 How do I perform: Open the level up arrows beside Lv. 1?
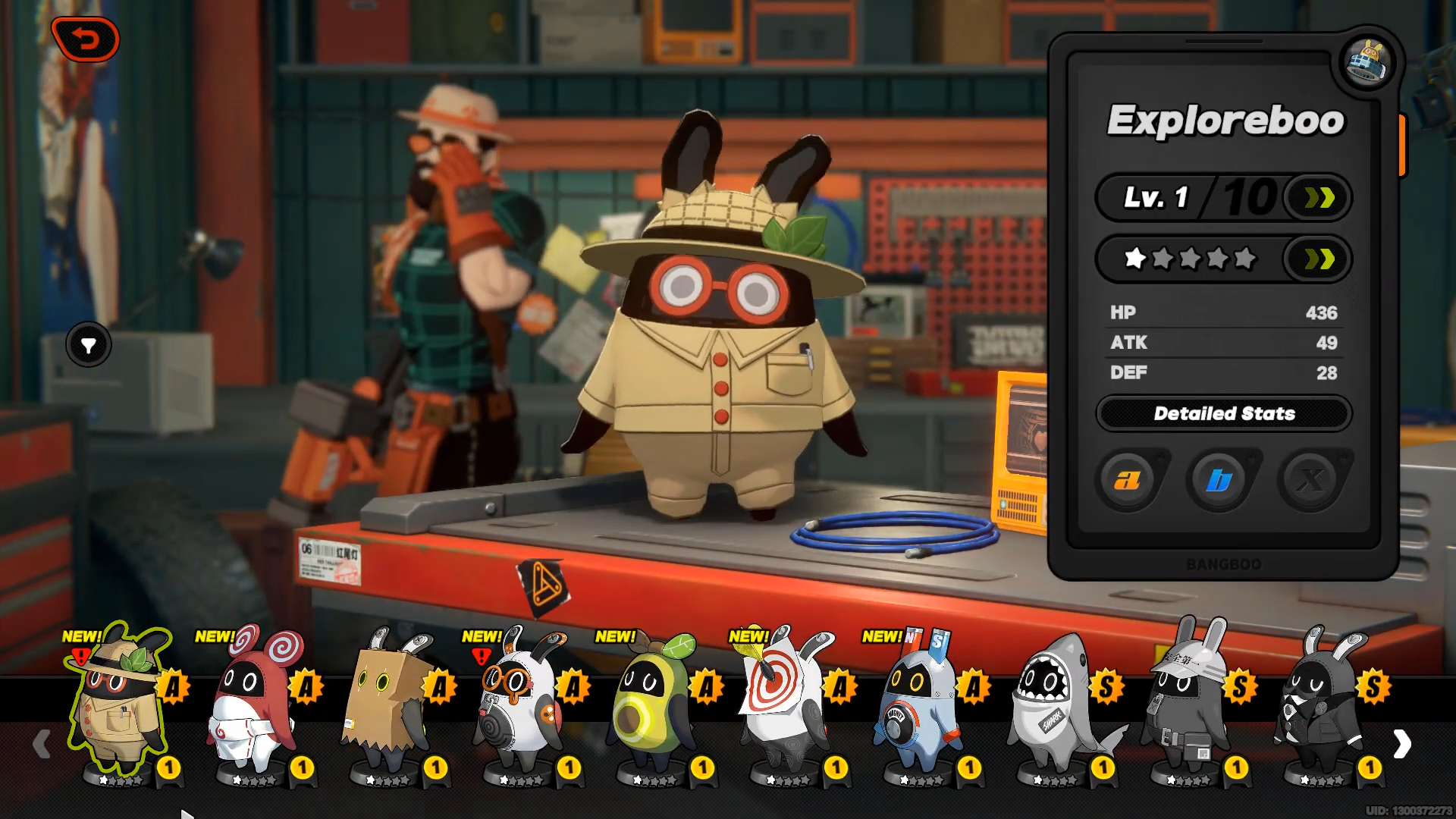point(1319,199)
